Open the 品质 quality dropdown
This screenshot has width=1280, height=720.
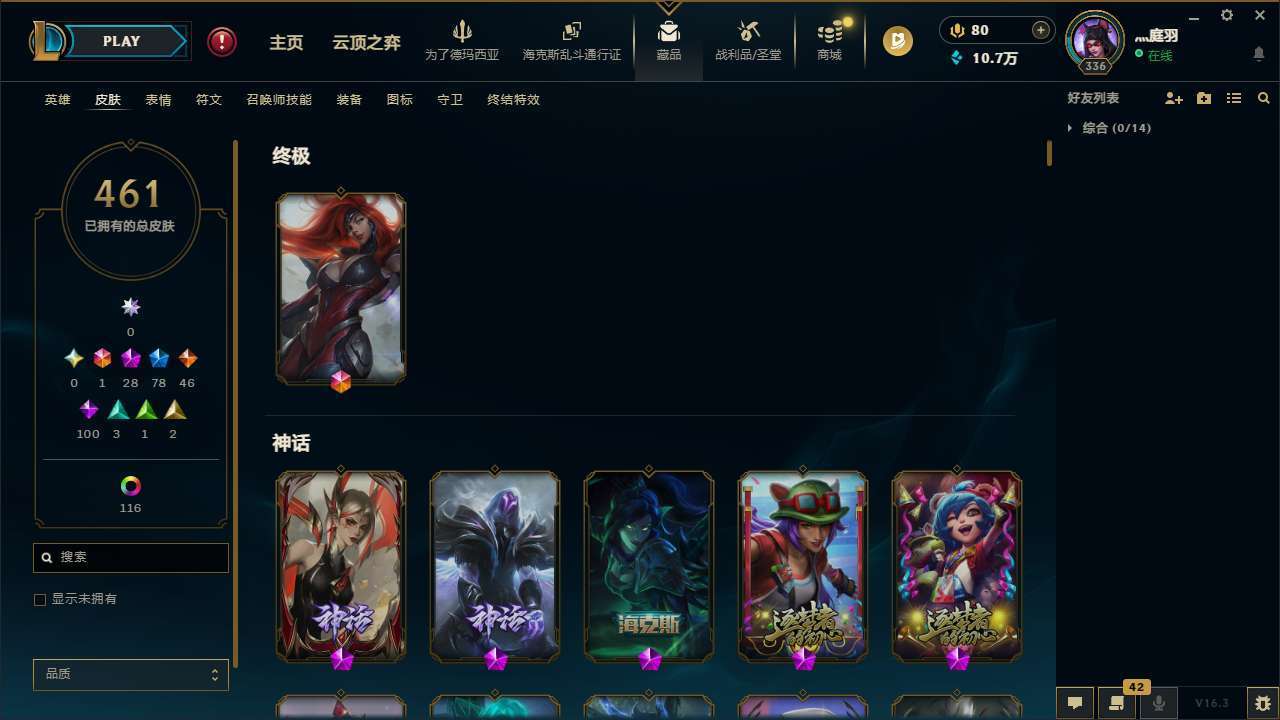(130, 674)
